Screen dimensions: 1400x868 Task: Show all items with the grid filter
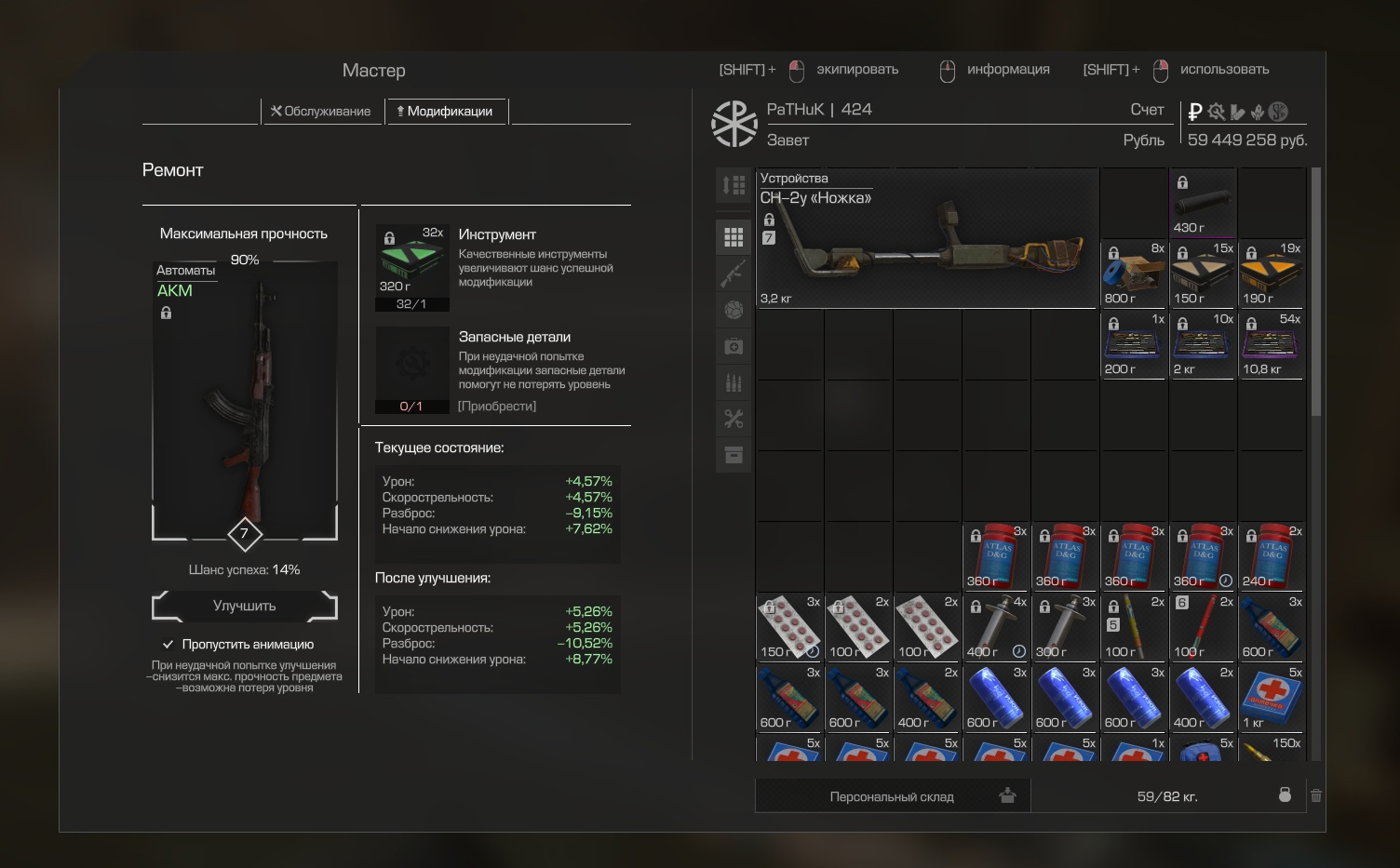click(734, 237)
